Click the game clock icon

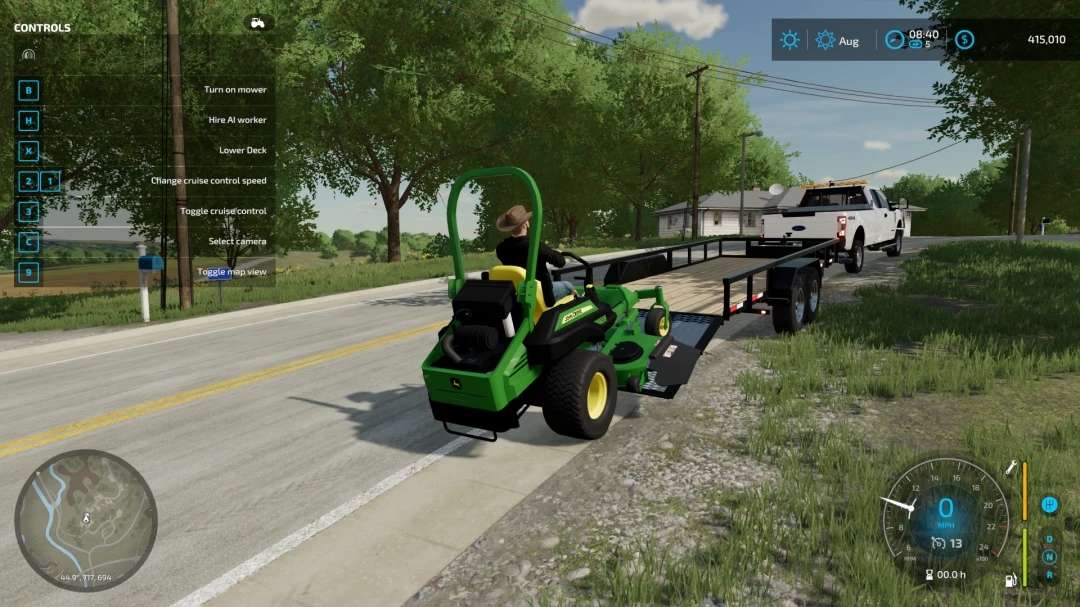[x=895, y=40]
